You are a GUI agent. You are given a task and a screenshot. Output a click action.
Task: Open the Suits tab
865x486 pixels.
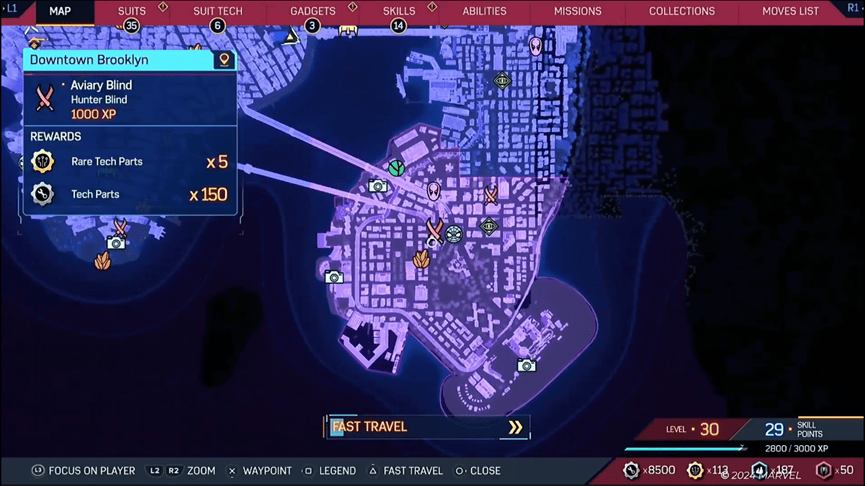tap(132, 11)
